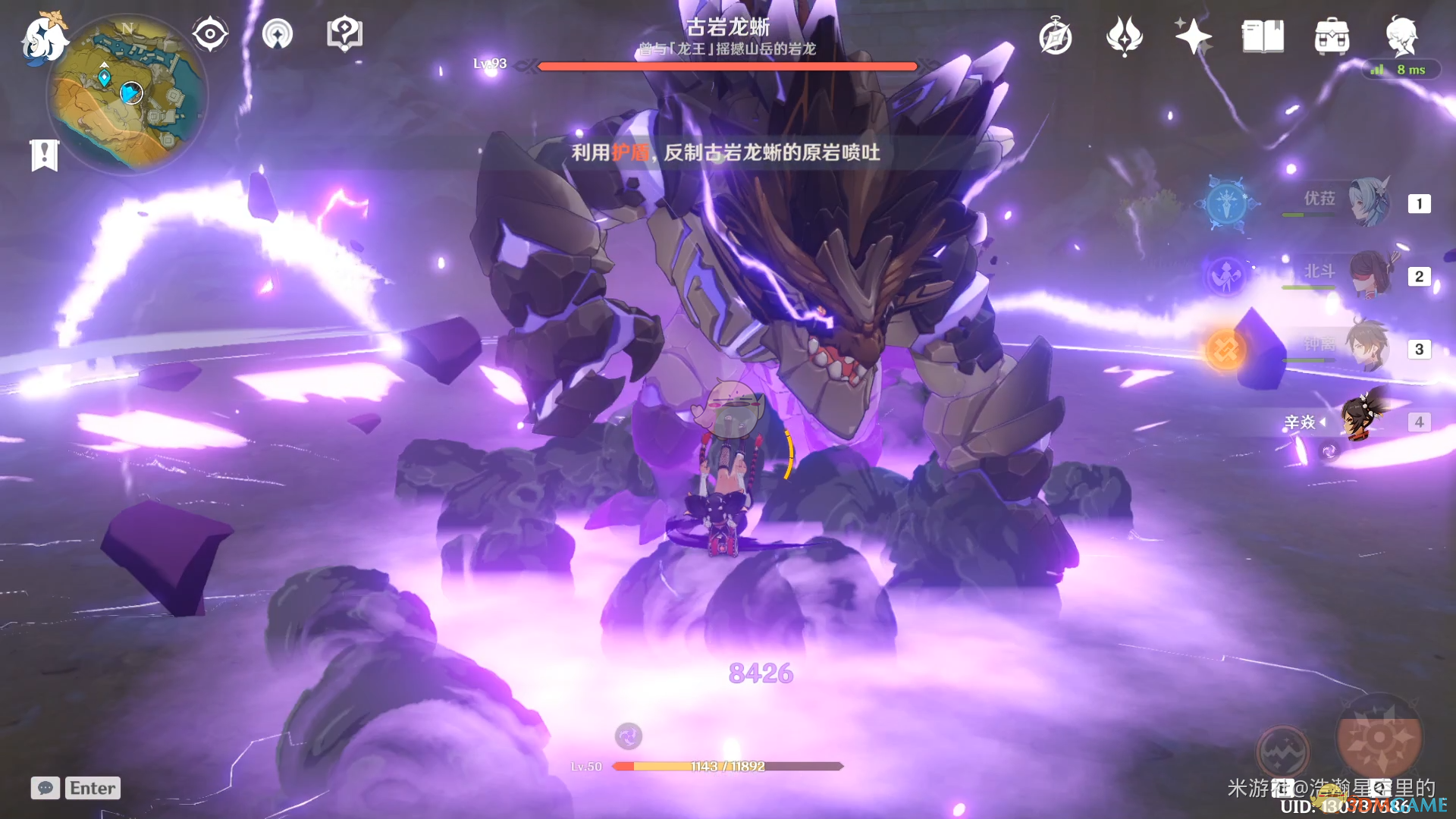Screen dimensions: 1456x819
Task: Open the inventory backpack
Action: 1332,36
